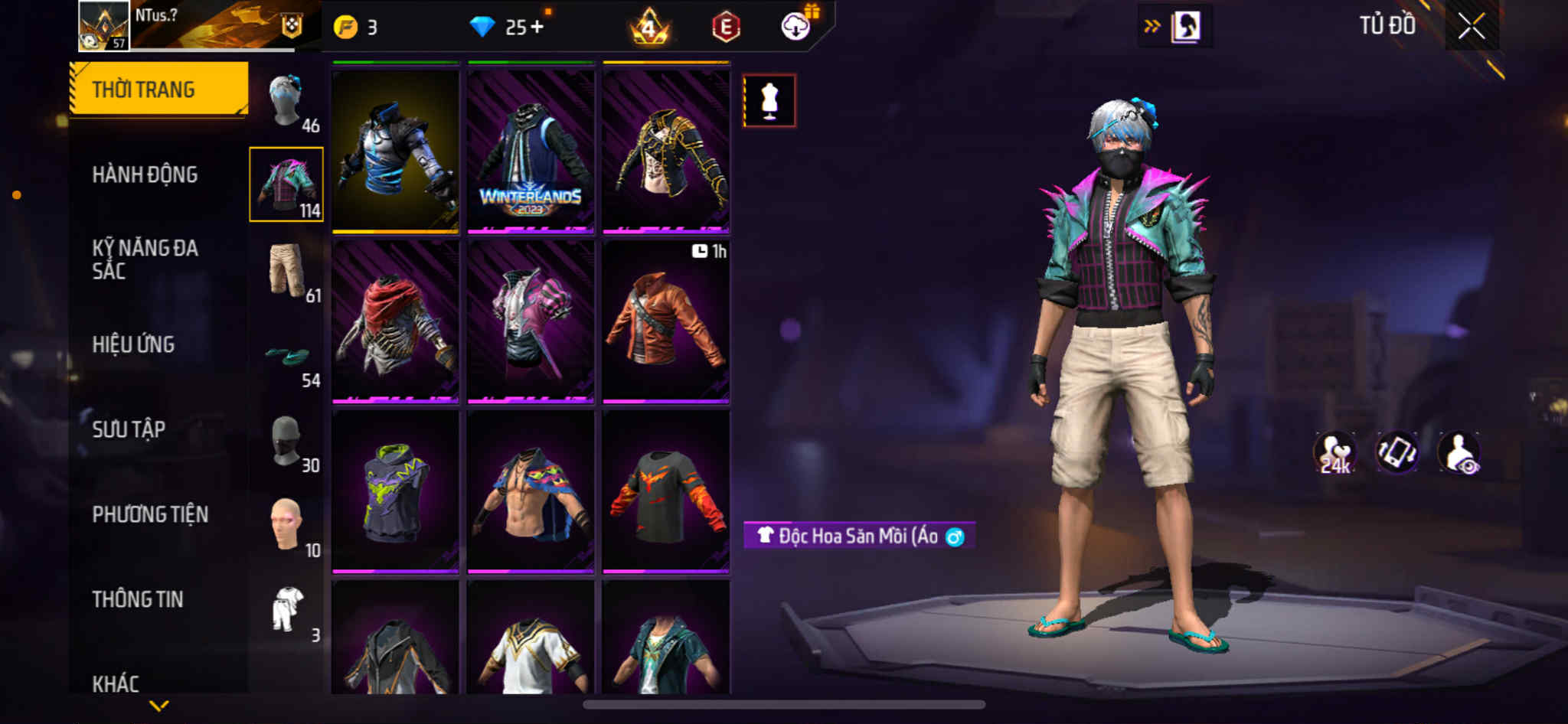
Task: Equip the Winterlands 2023 jacket
Action: click(x=531, y=151)
